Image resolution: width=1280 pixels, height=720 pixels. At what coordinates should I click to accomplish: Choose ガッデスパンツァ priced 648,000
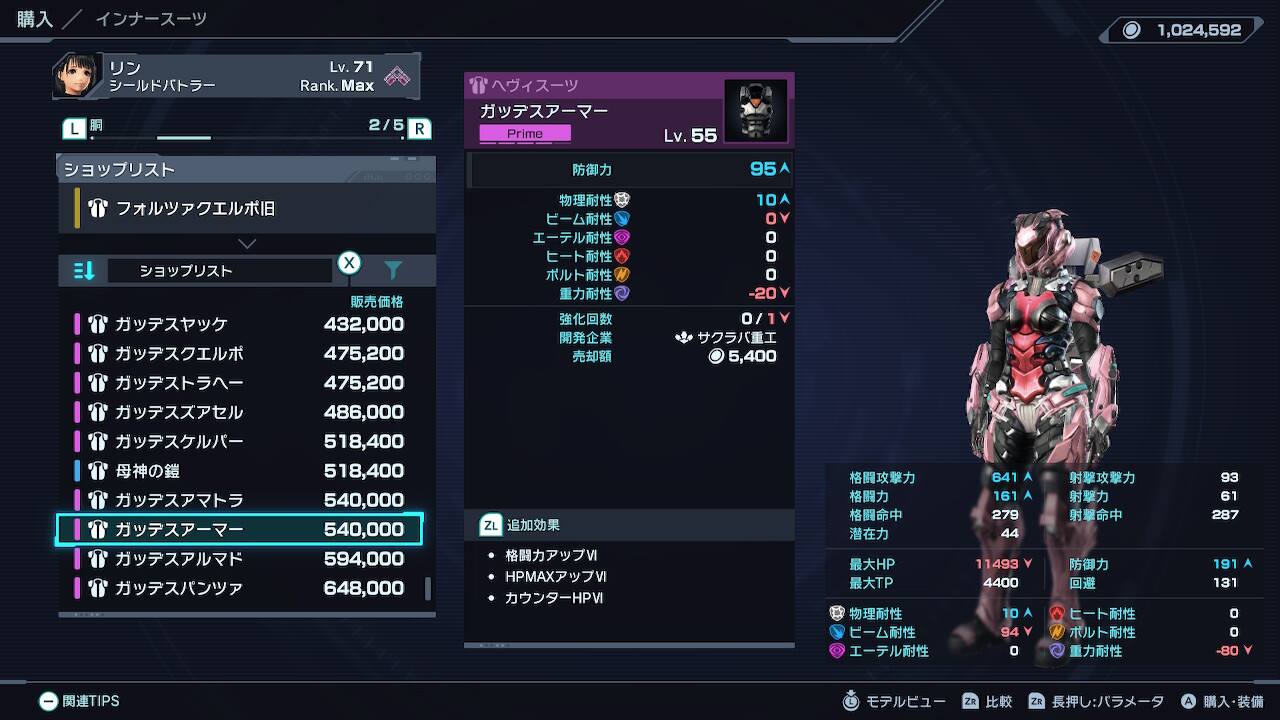pos(240,588)
